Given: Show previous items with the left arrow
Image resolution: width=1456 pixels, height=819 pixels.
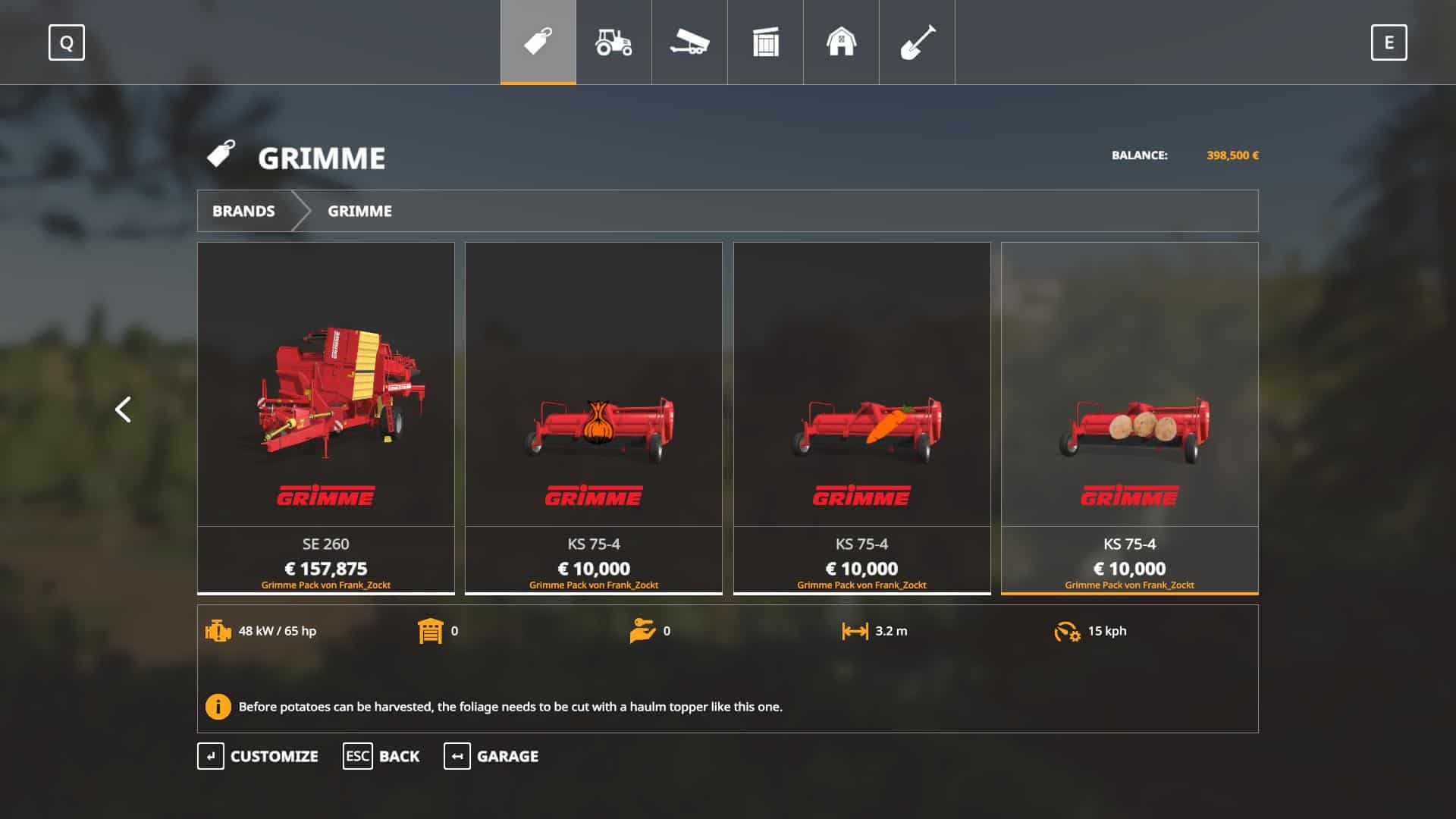Looking at the screenshot, I should click(123, 409).
